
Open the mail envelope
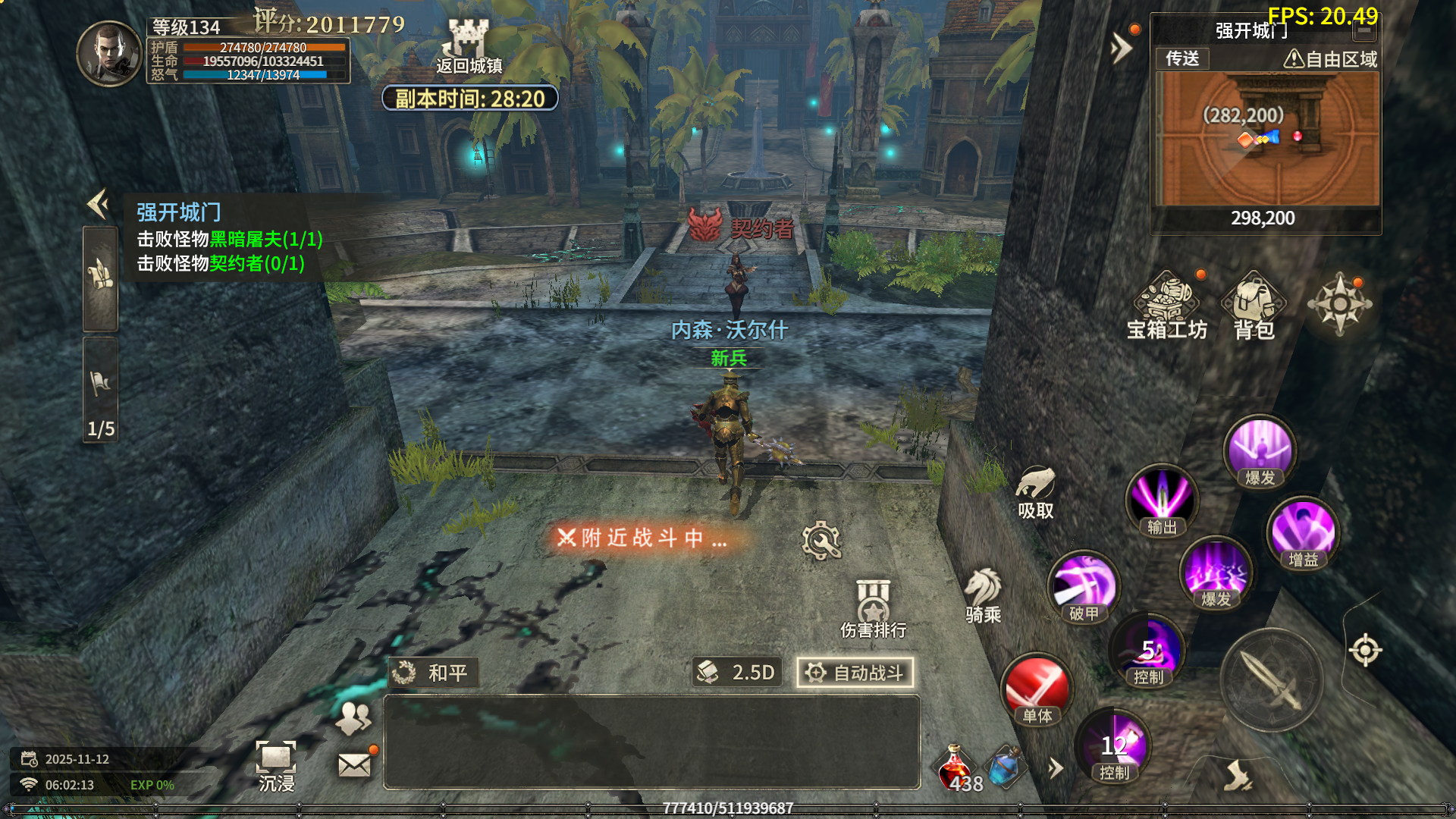tap(354, 765)
